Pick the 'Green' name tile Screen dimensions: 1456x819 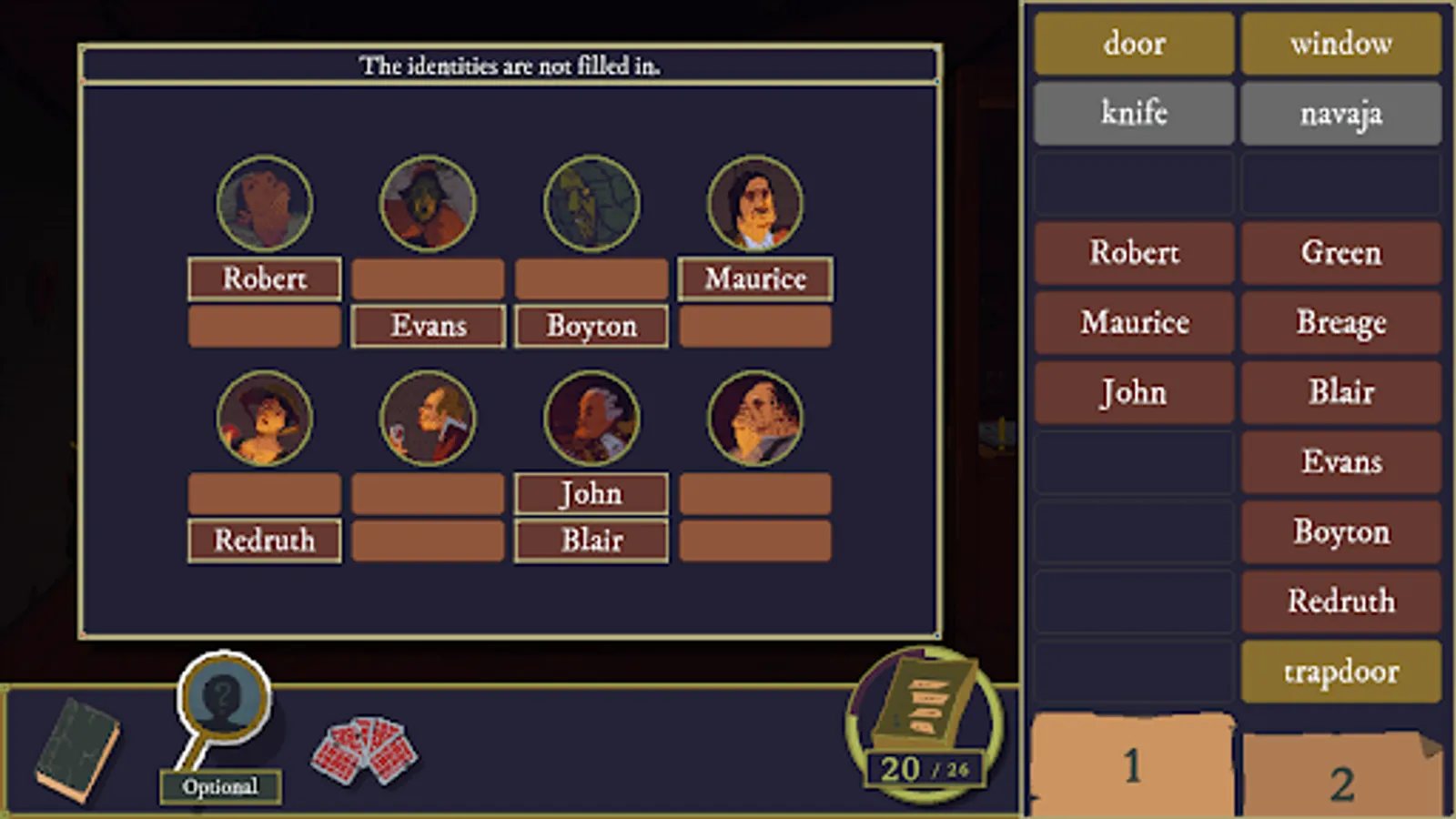click(x=1341, y=253)
